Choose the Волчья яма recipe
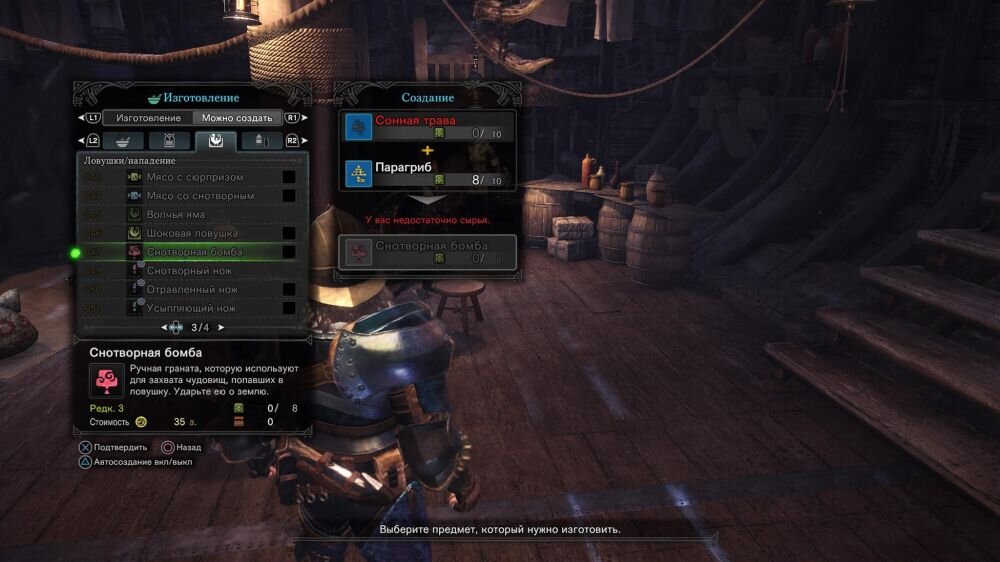Viewport: 1000px width, 562px height. (x=175, y=214)
